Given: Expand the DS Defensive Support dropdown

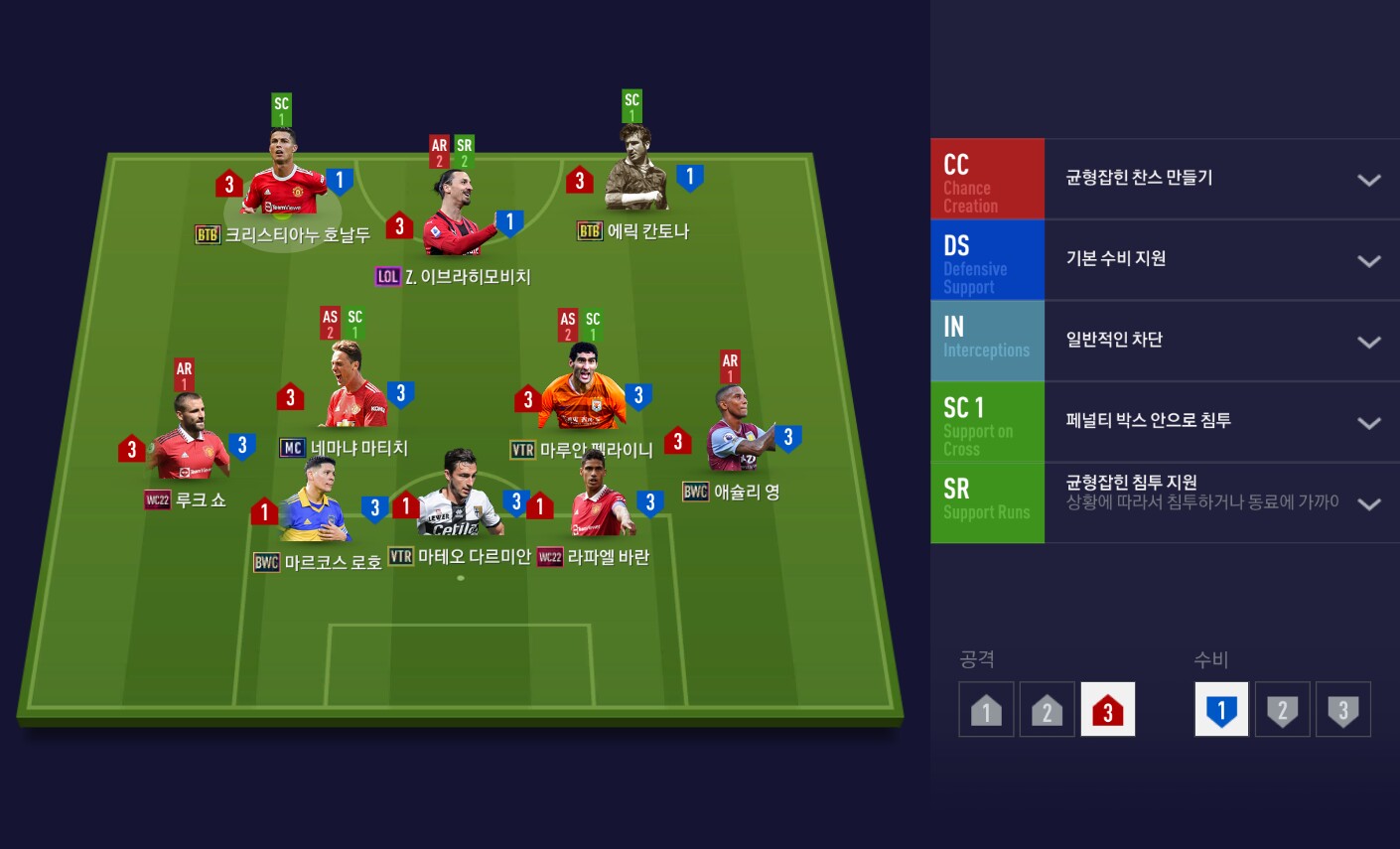Looking at the screenshot, I should point(1368,261).
